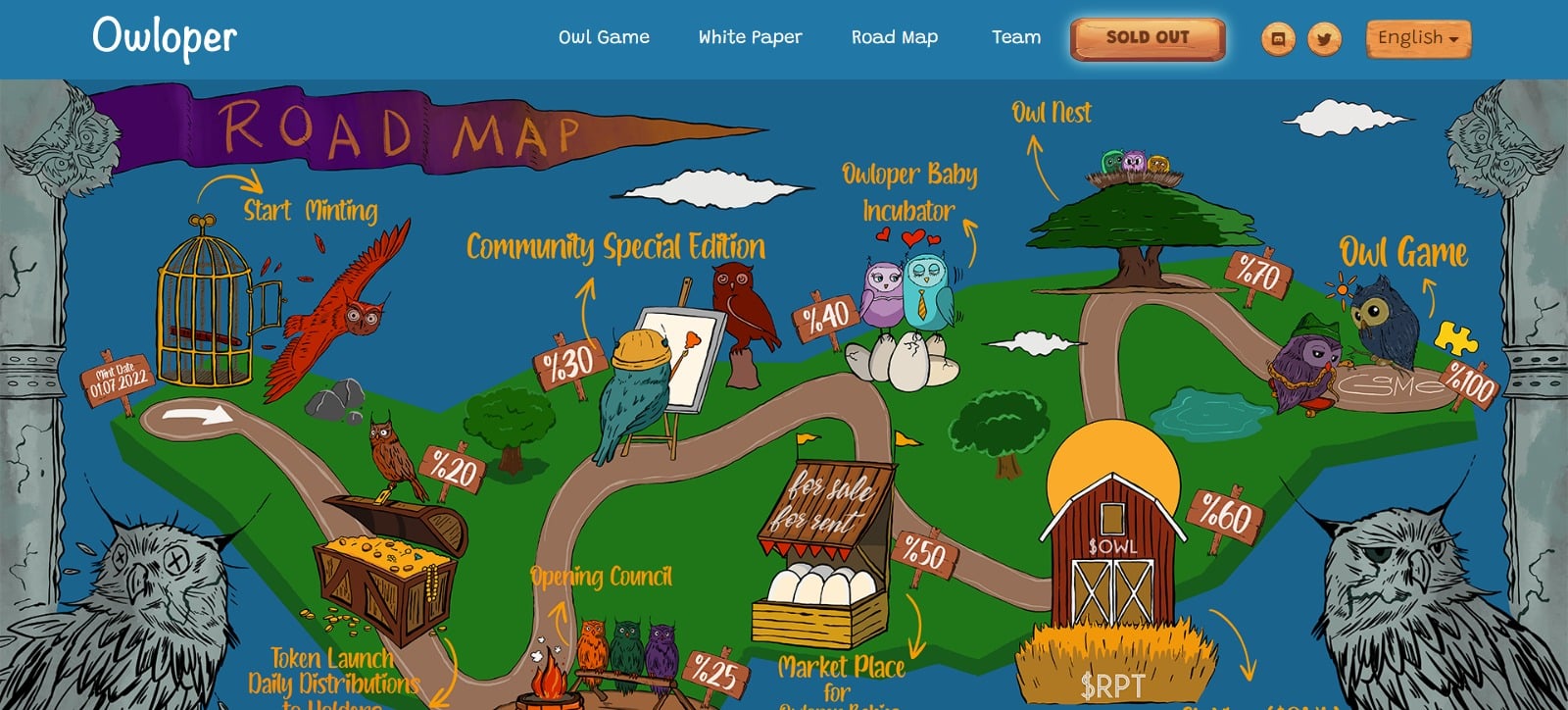Image resolution: width=1568 pixels, height=710 pixels.
Task: Open the Team page from the navbar
Action: pyautogui.click(x=1016, y=37)
